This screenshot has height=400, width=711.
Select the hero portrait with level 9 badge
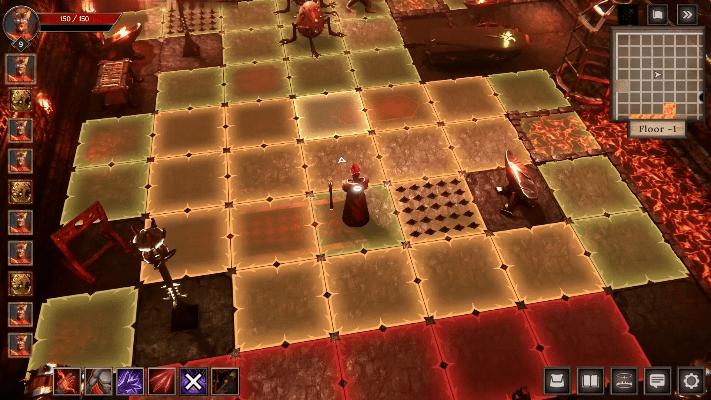coord(20,23)
